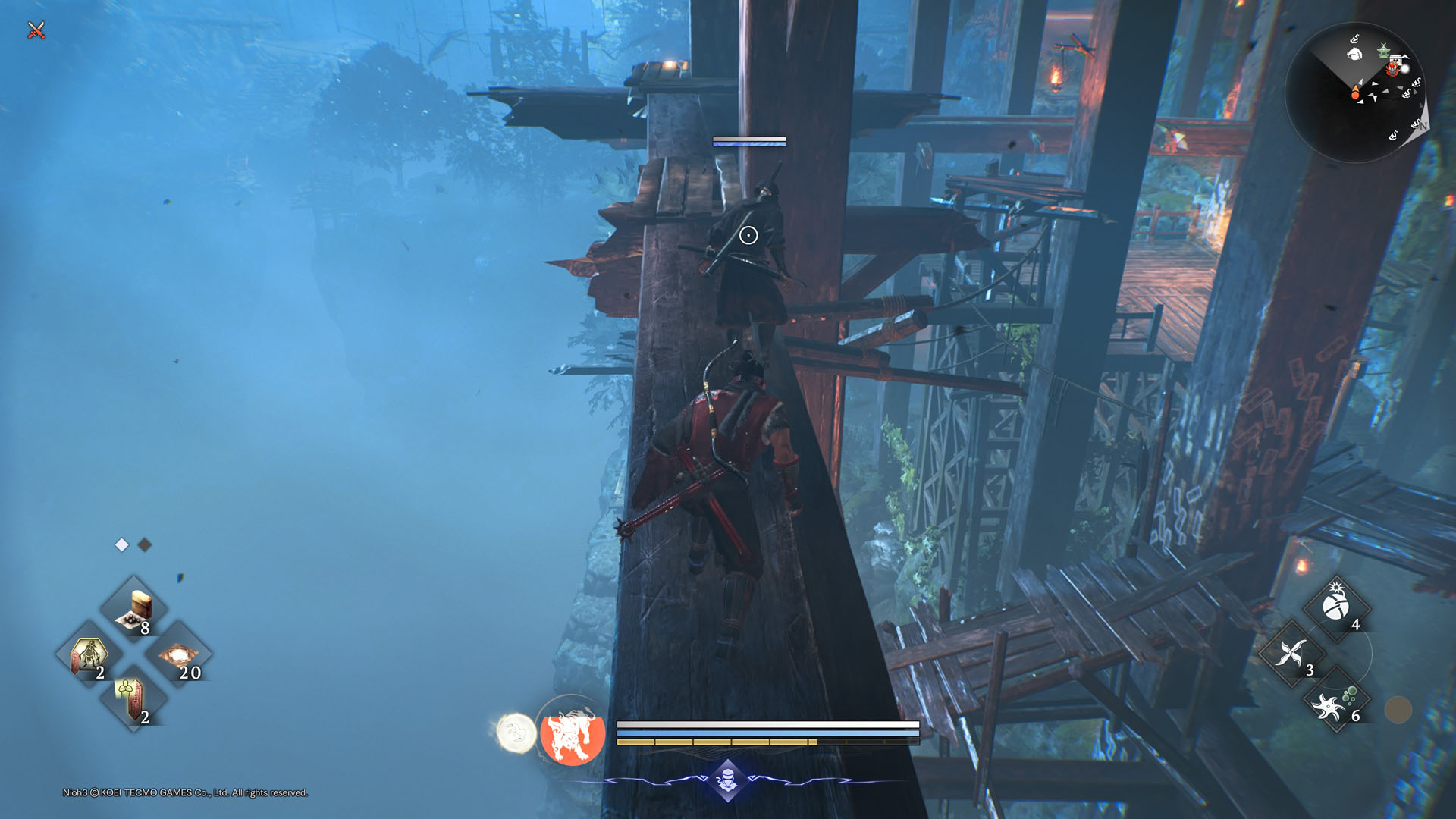Select the red boss marker on the minimap

pos(1392,69)
